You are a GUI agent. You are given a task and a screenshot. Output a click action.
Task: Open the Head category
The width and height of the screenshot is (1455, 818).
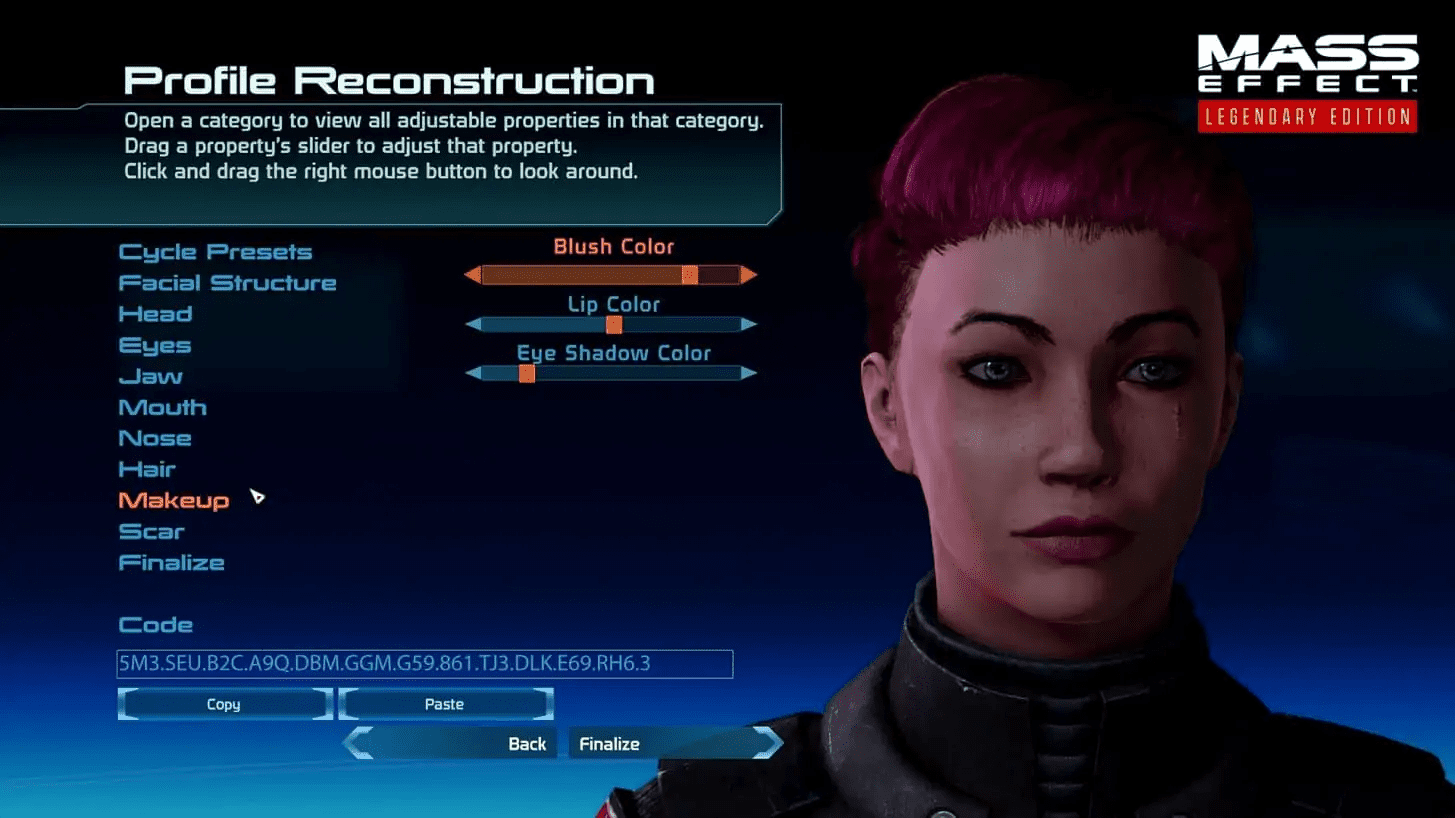[156, 313]
